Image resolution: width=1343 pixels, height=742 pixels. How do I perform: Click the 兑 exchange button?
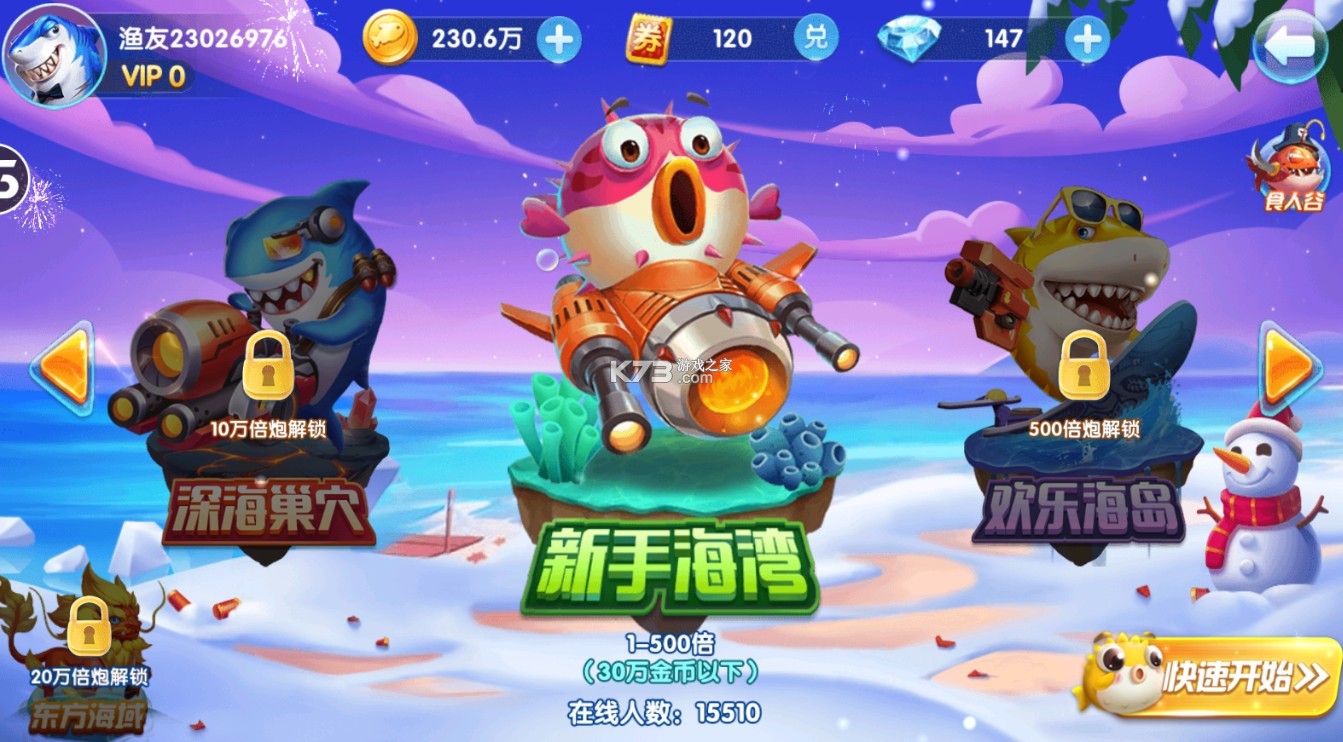[x=815, y=36]
